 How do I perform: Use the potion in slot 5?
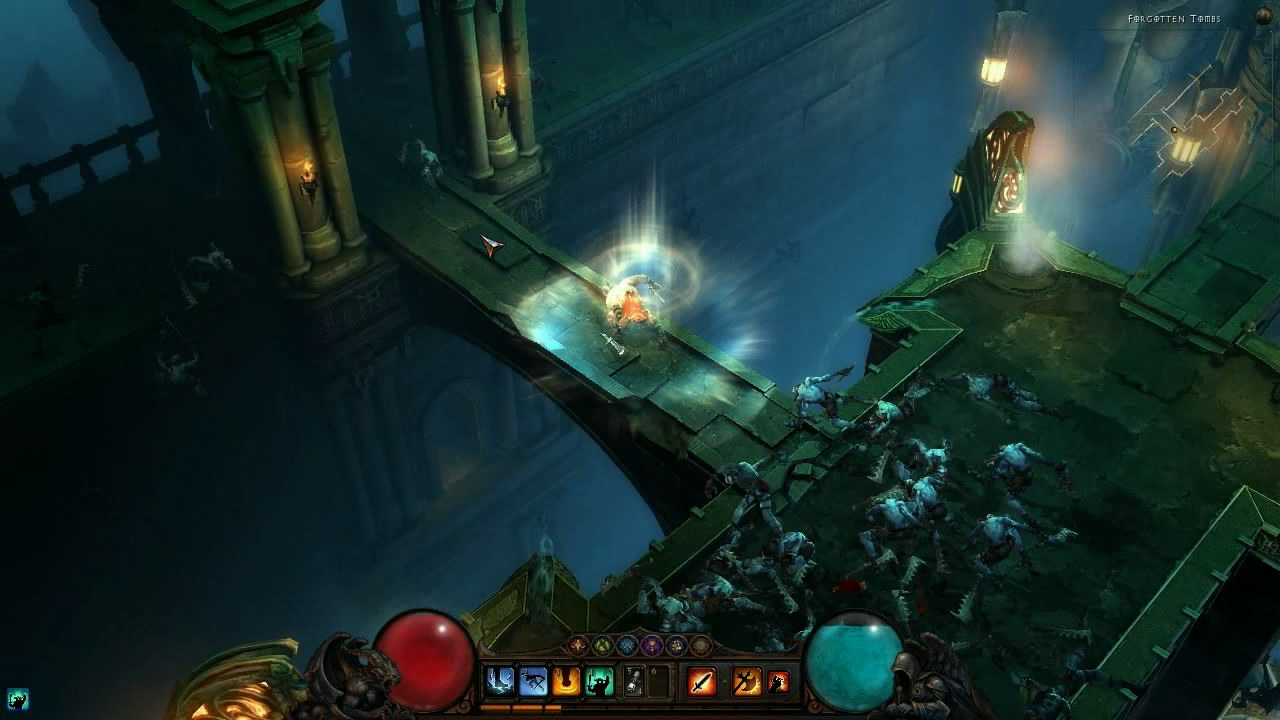point(634,681)
